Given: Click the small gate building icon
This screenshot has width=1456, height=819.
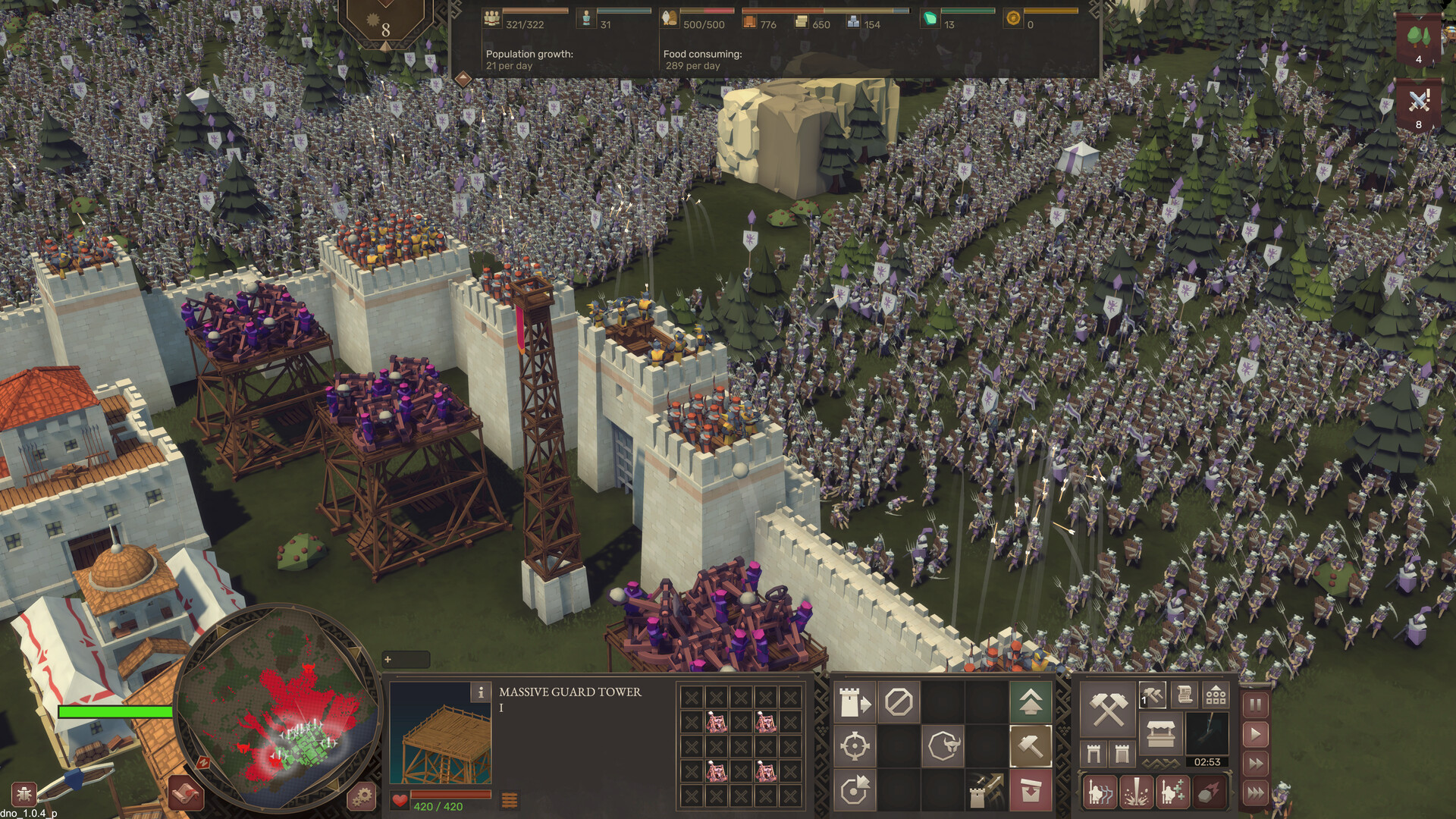Looking at the screenshot, I should (x=1094, y=754).
